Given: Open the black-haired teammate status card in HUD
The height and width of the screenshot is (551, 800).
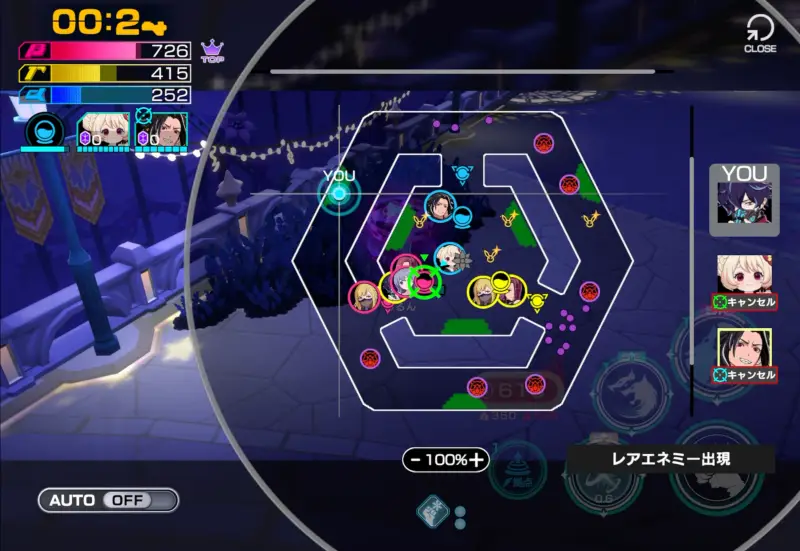Looking at the screenshot, I should coord(161,132).
